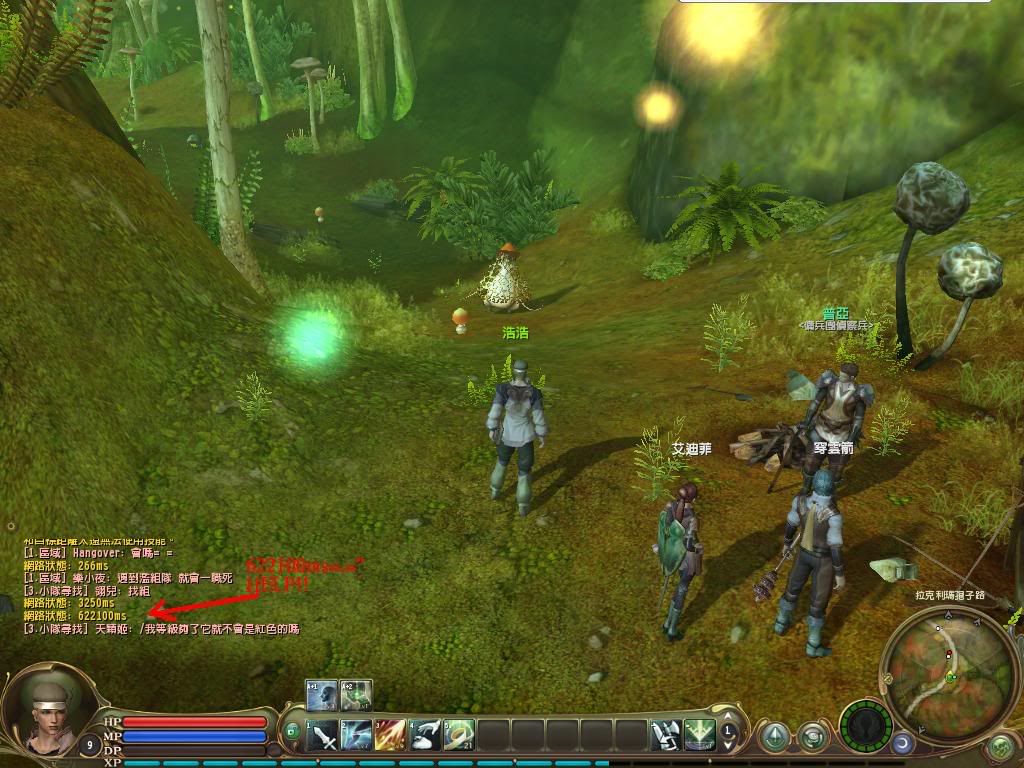Use the bandage roll item in slot 5
The image size is (1024, 768).
pyautogui.click(x=459, y=736)
